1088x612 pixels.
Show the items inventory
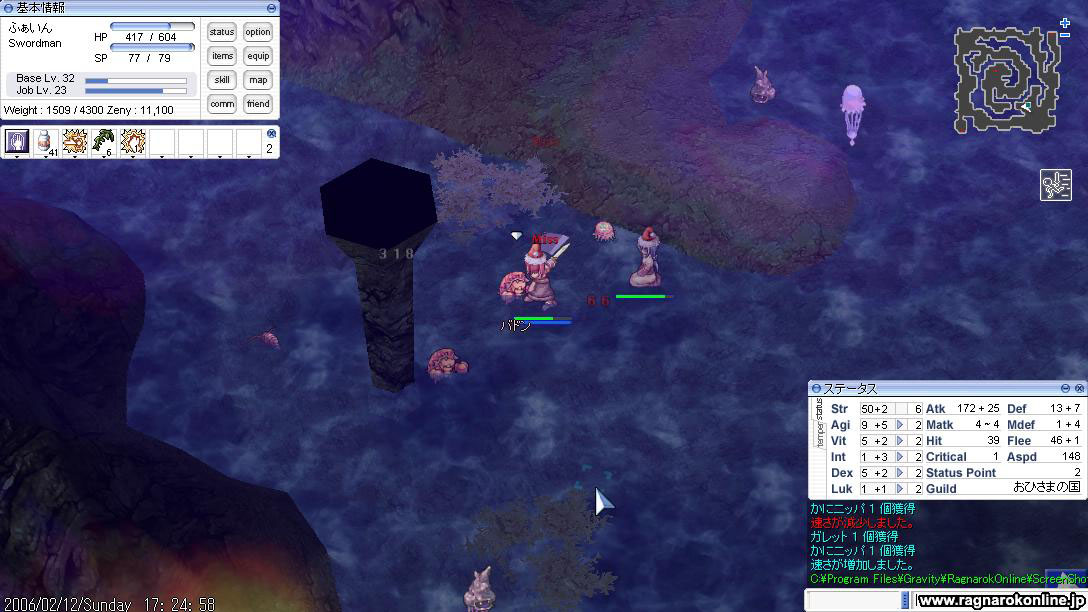tap(222, 56)
